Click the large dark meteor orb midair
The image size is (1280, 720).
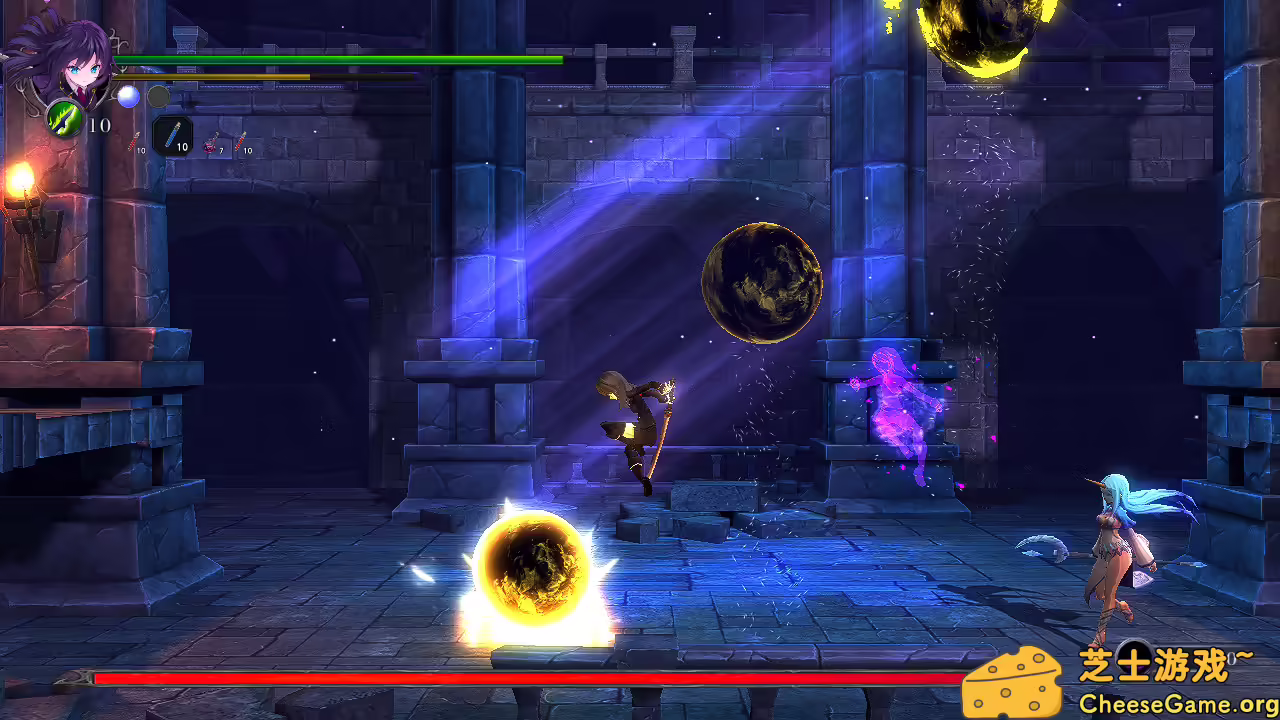point(763,283)
